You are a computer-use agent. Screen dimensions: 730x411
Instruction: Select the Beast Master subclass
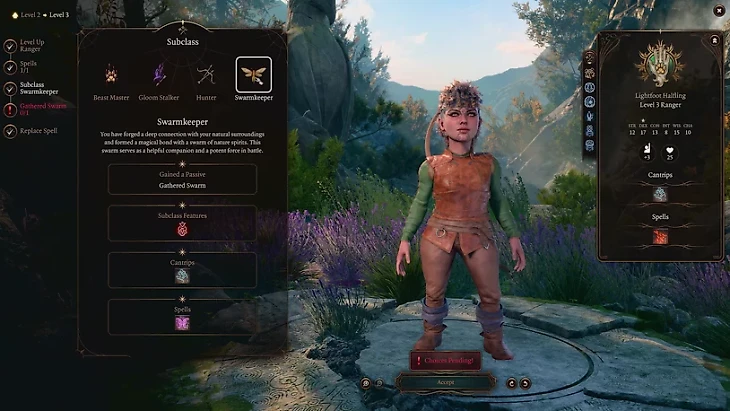pyautogui.click(x=111, y=74)
